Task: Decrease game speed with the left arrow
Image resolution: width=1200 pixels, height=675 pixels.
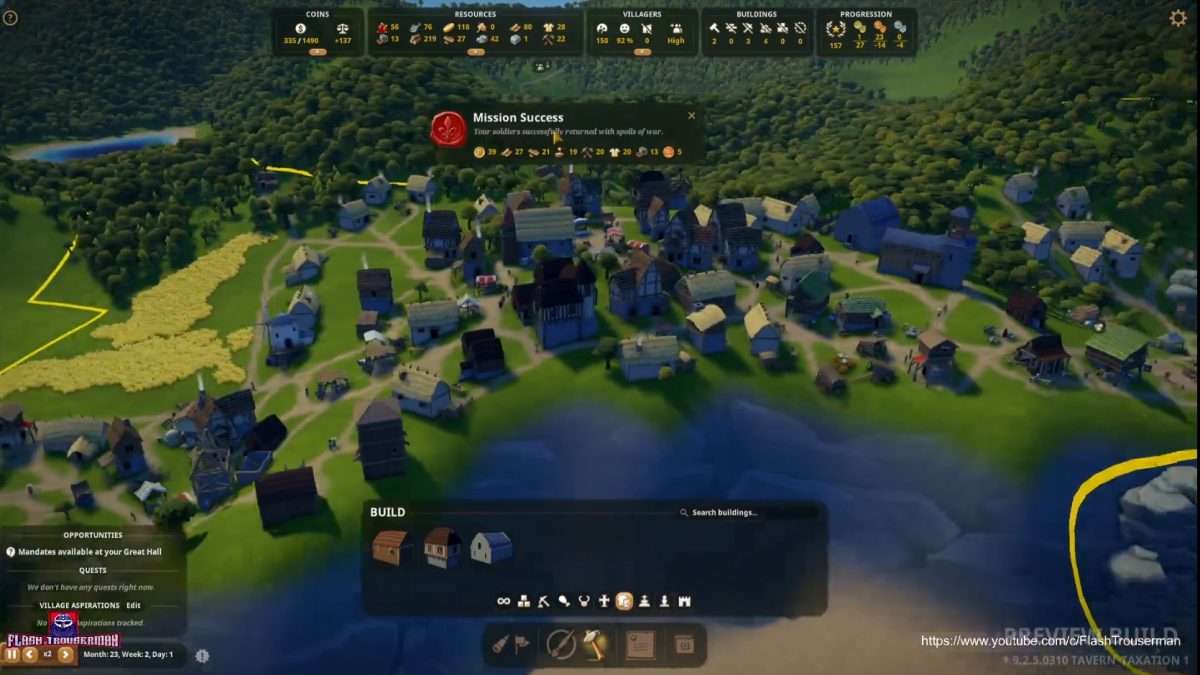Action: (30, 654)
